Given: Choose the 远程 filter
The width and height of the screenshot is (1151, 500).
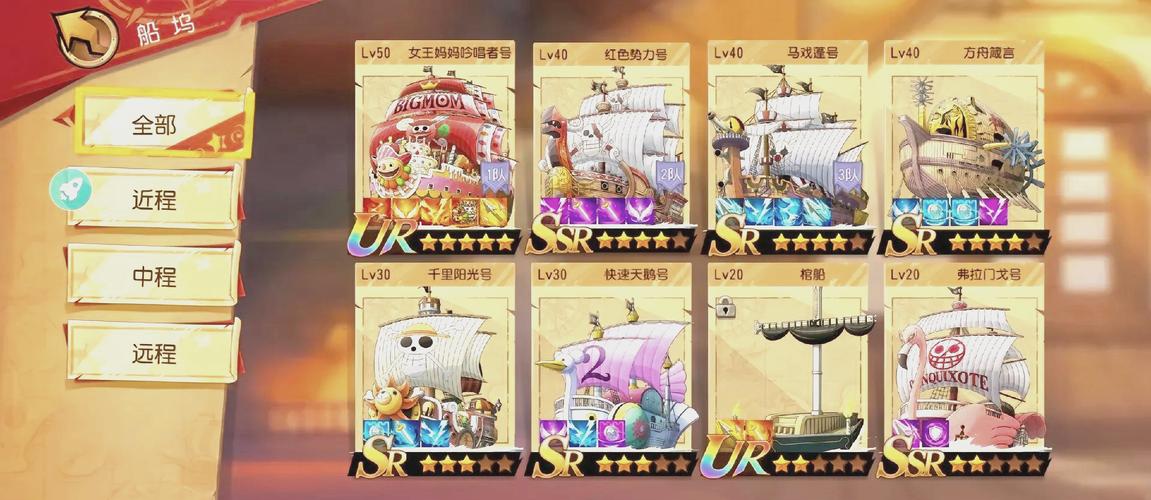Looking at the screenshot, I should [154, 353].
